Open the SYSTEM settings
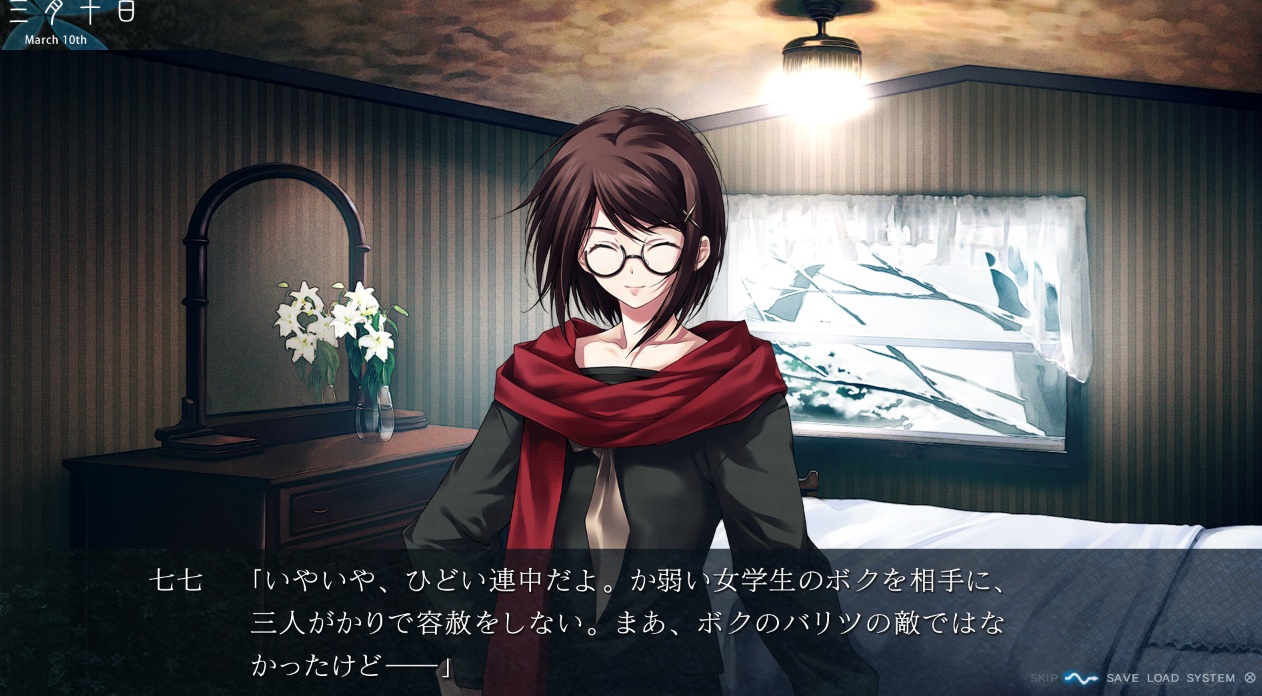The image size is (1262, 696). (x=1210, y=678)
